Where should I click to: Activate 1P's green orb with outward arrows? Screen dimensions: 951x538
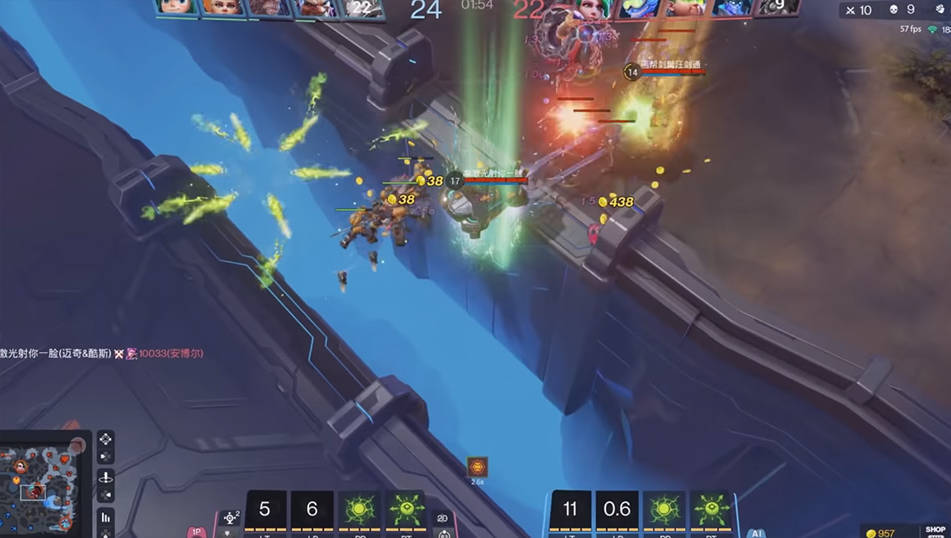point(403,510)
